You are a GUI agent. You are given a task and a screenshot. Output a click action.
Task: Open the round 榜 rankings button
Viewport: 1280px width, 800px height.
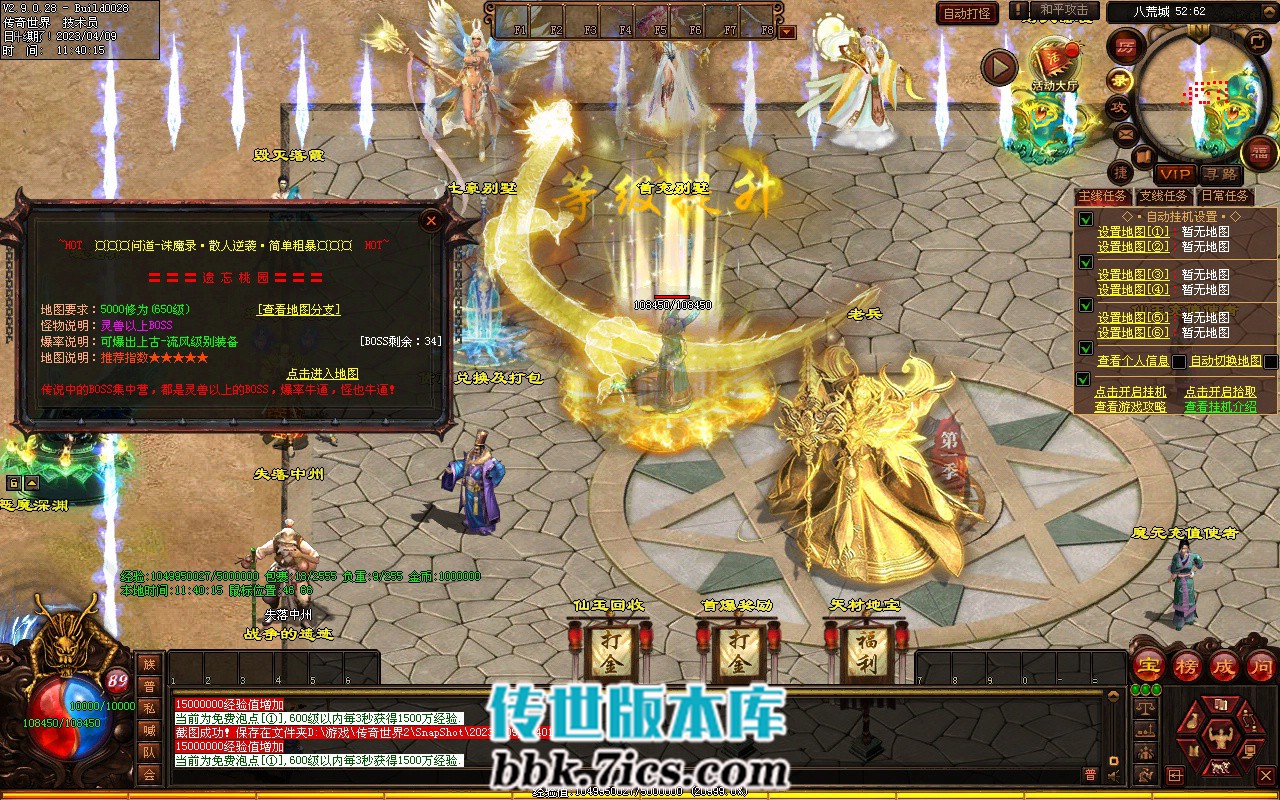[x=1187, y=666]
